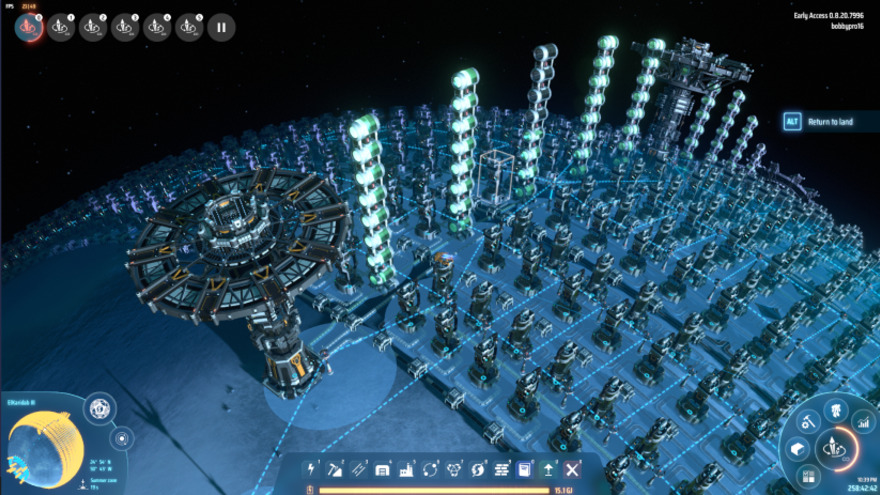
Task: Choose the speed slot numbered 5
Action: pos(189,27)
